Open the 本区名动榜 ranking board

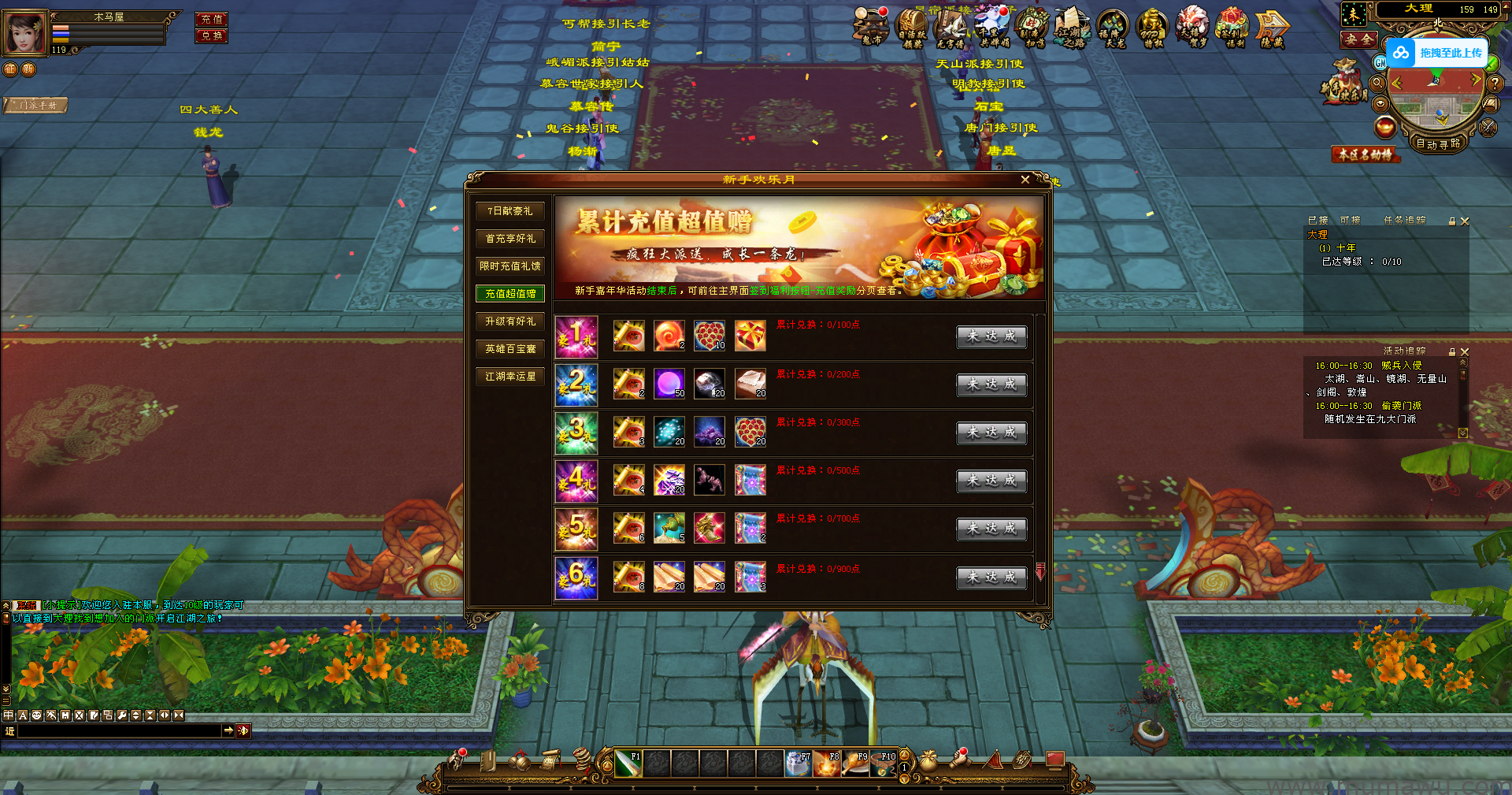point(1366,154)
